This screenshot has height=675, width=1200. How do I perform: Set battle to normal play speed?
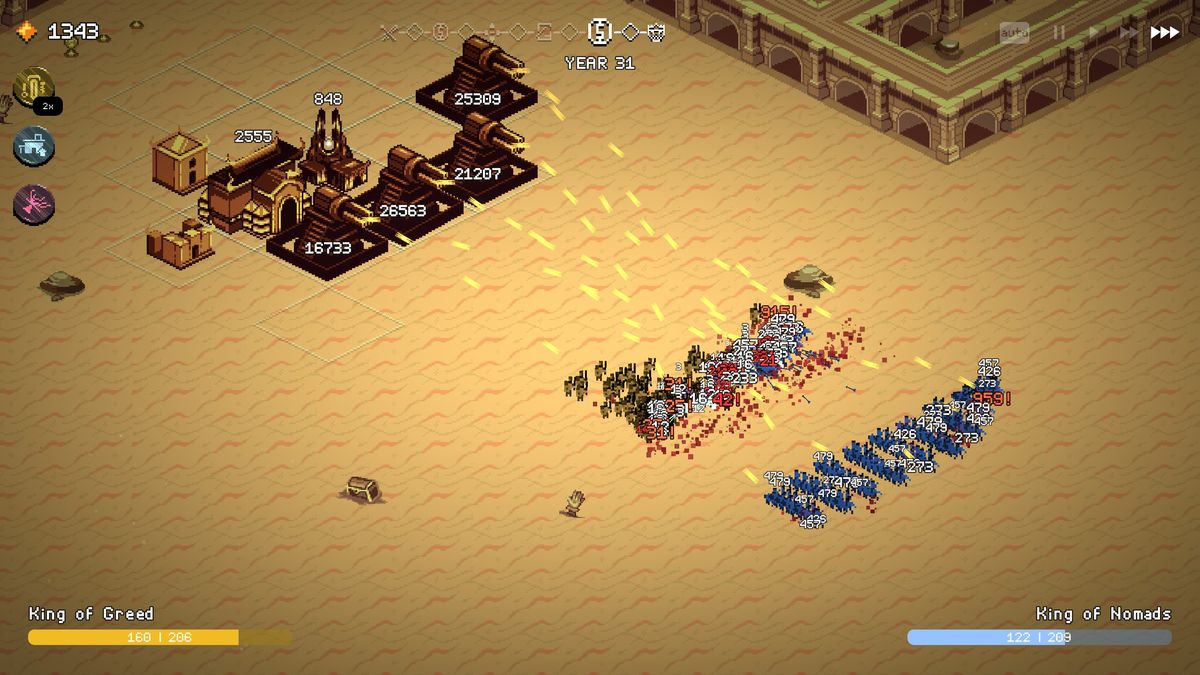click(1094, 33)
